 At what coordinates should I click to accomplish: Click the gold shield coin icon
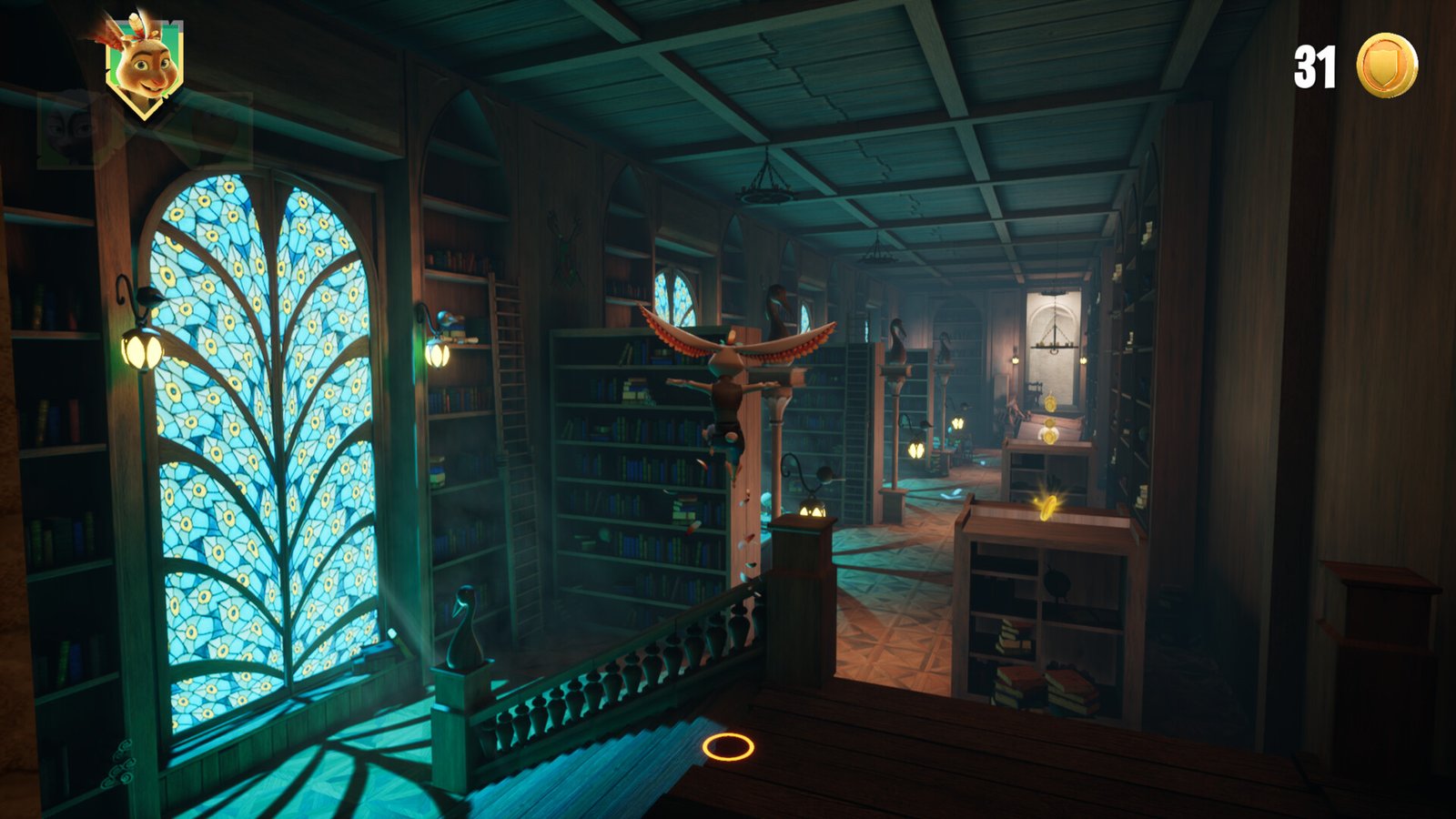click(1386, 66)
